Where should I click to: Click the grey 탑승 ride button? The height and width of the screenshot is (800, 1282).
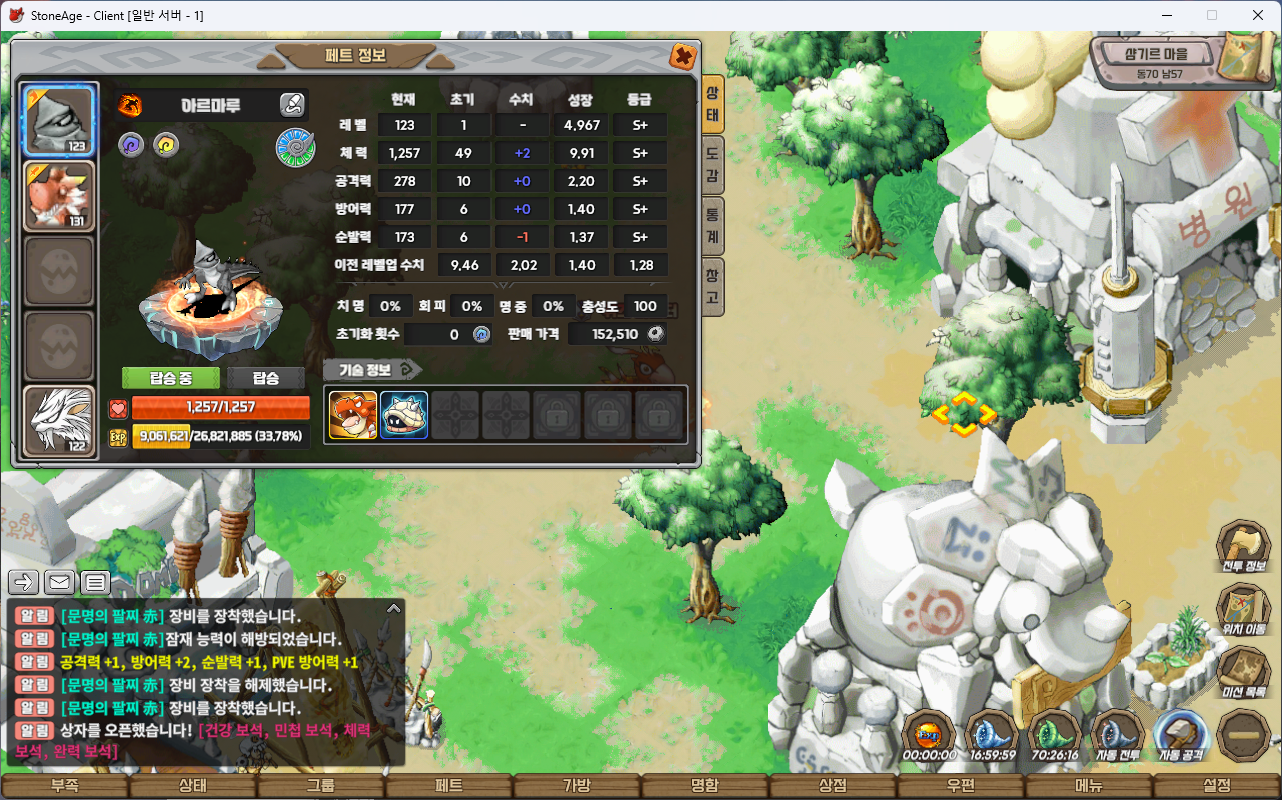(x=266, y=378)
